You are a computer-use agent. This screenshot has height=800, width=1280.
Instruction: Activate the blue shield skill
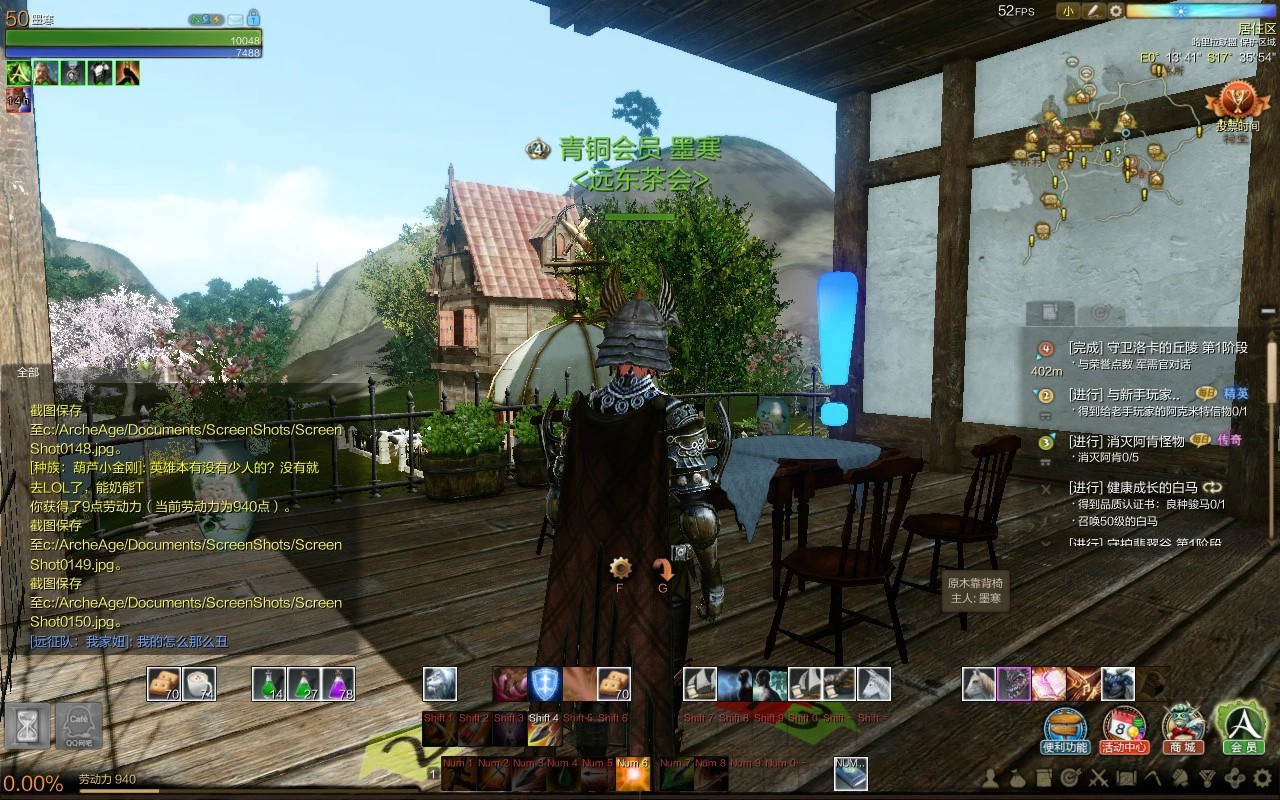(545, 684)
